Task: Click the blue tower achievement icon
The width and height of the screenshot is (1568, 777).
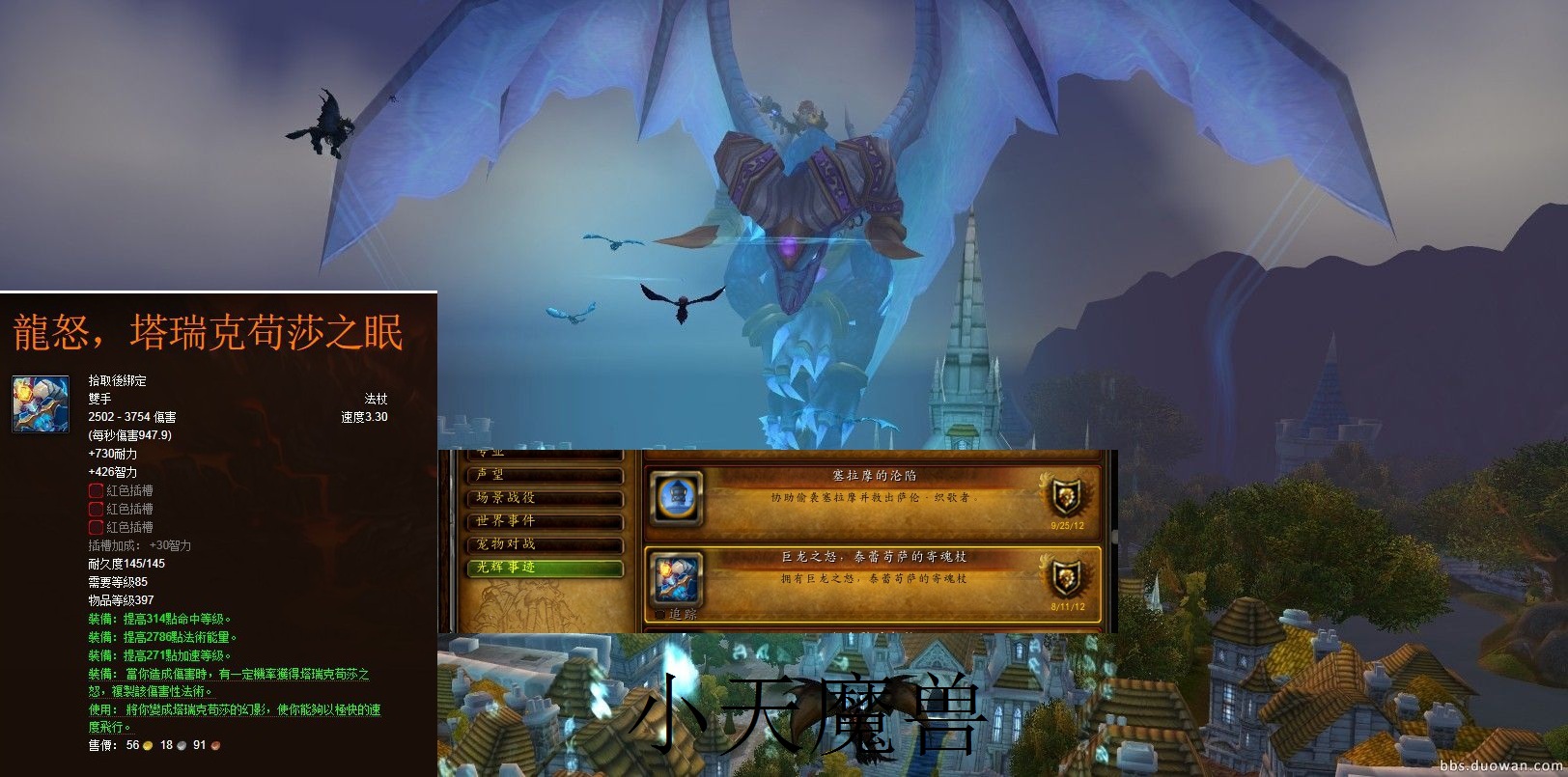Action: pos(677,498)
